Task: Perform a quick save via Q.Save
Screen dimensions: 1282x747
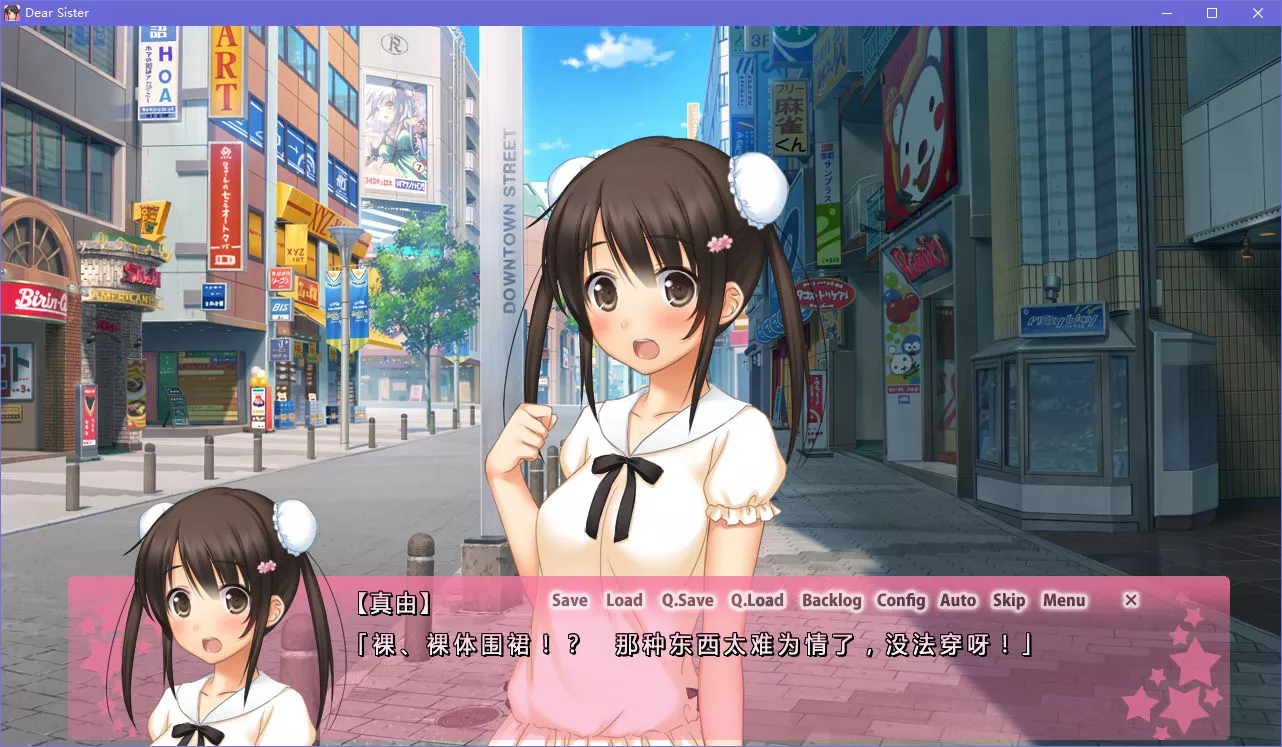Action: click(x=686, y=600)
